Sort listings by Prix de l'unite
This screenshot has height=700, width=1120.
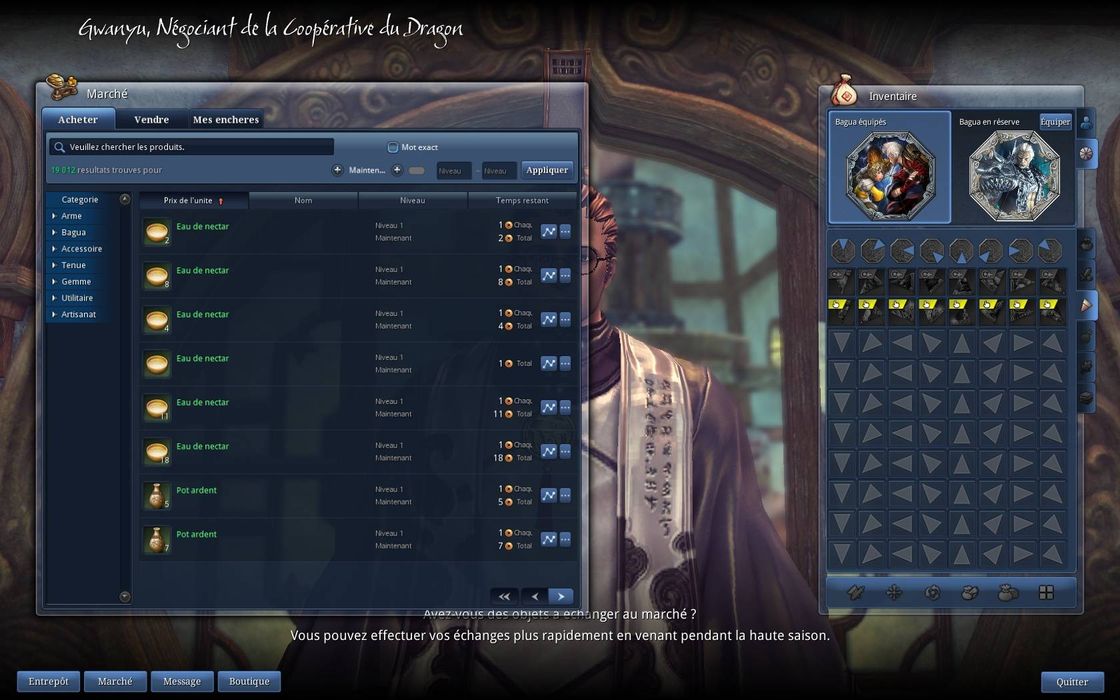click(193, 201)
